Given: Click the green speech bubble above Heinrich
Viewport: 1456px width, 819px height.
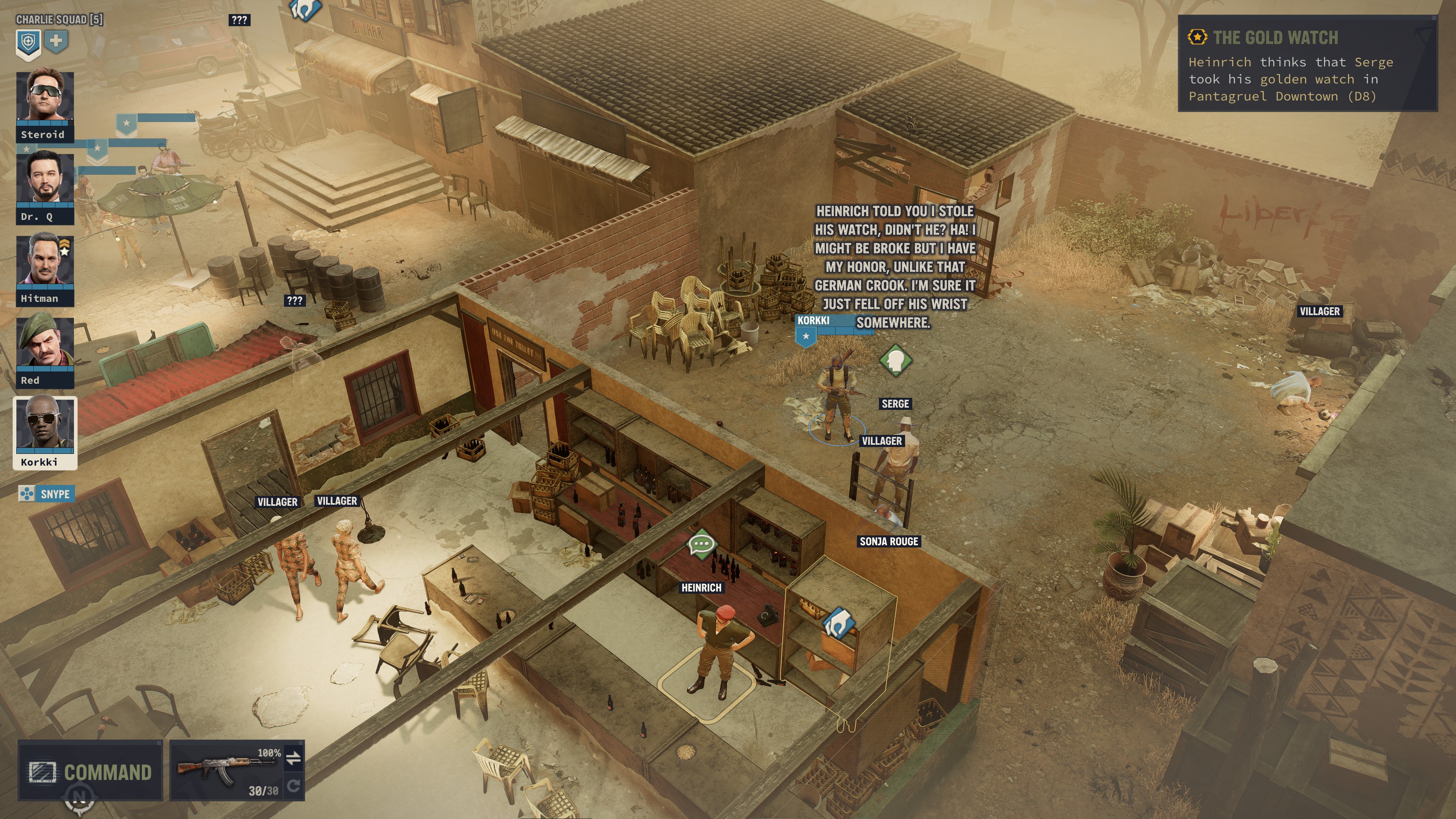Looking at the screenshot, I should 703,544.
